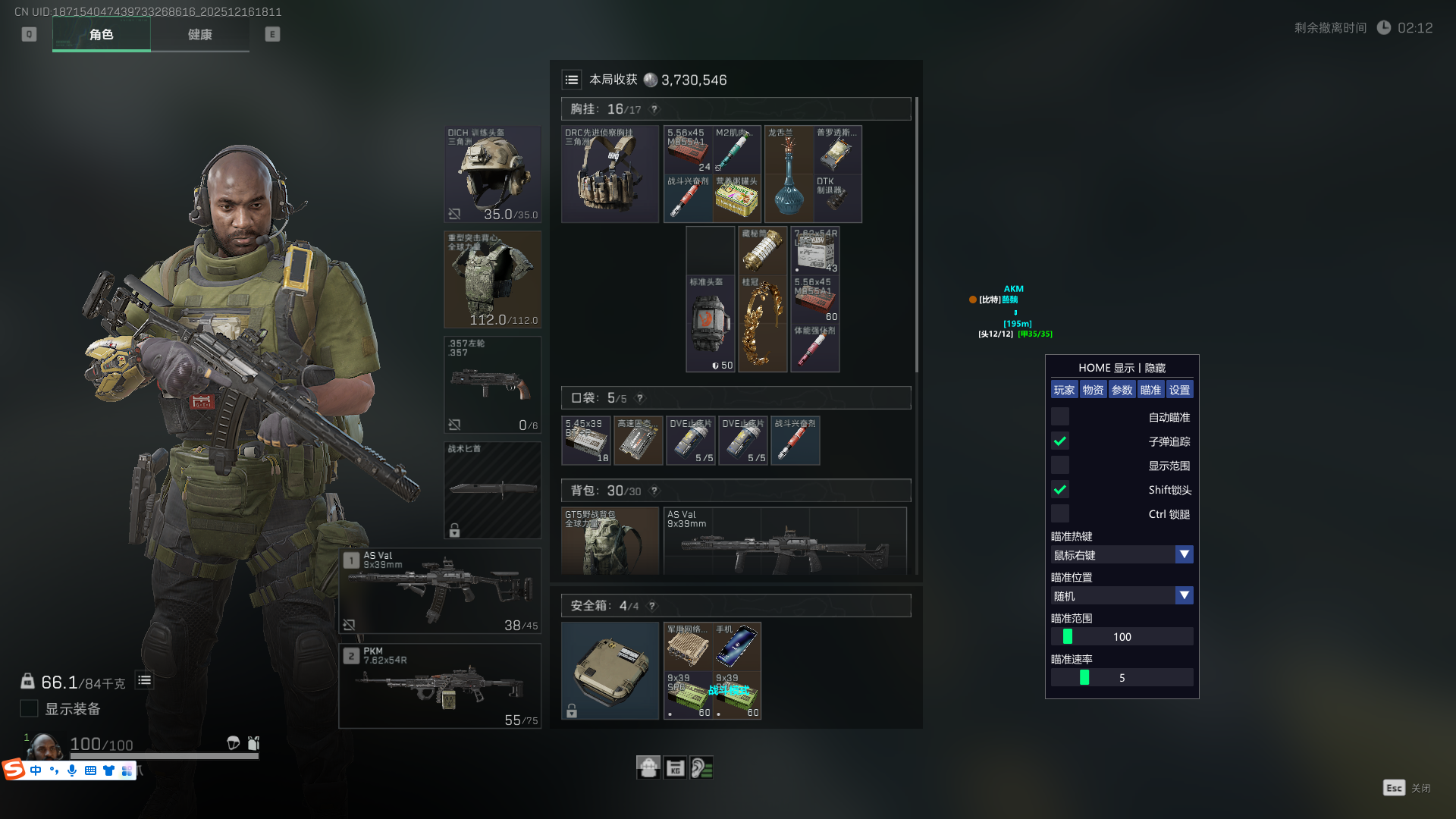The height and width of the screenshot is (819, 1456).
Task: Select the DICH training helmet slot
Action: [492, 174]
